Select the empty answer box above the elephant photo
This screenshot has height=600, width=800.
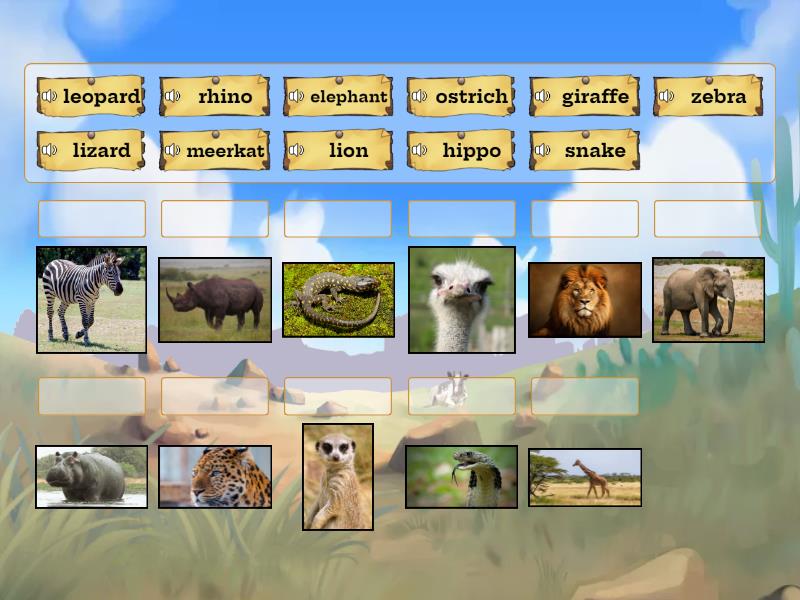pyautogui.click(x=708, y=219)
